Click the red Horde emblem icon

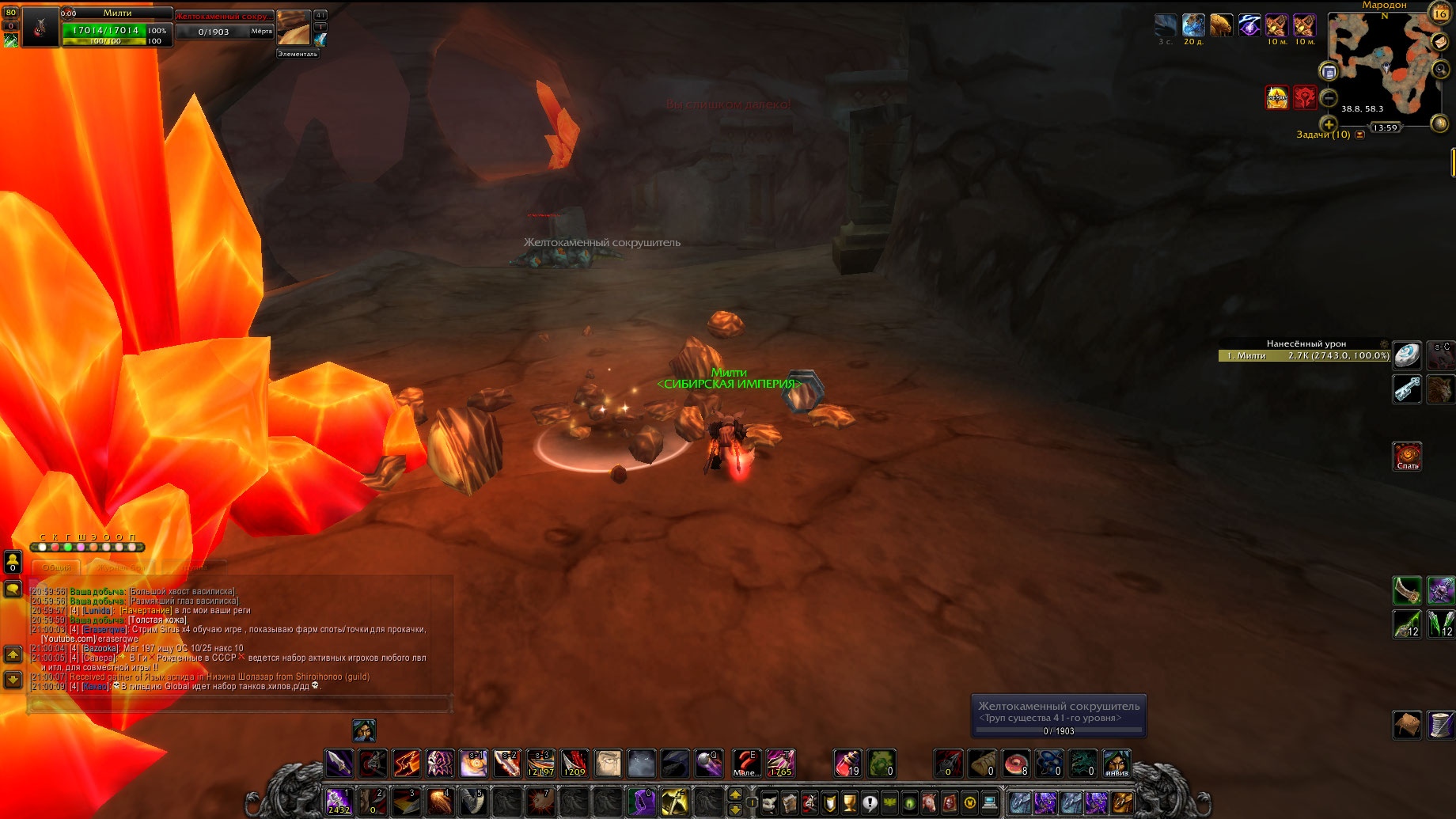coord(1304,97)
